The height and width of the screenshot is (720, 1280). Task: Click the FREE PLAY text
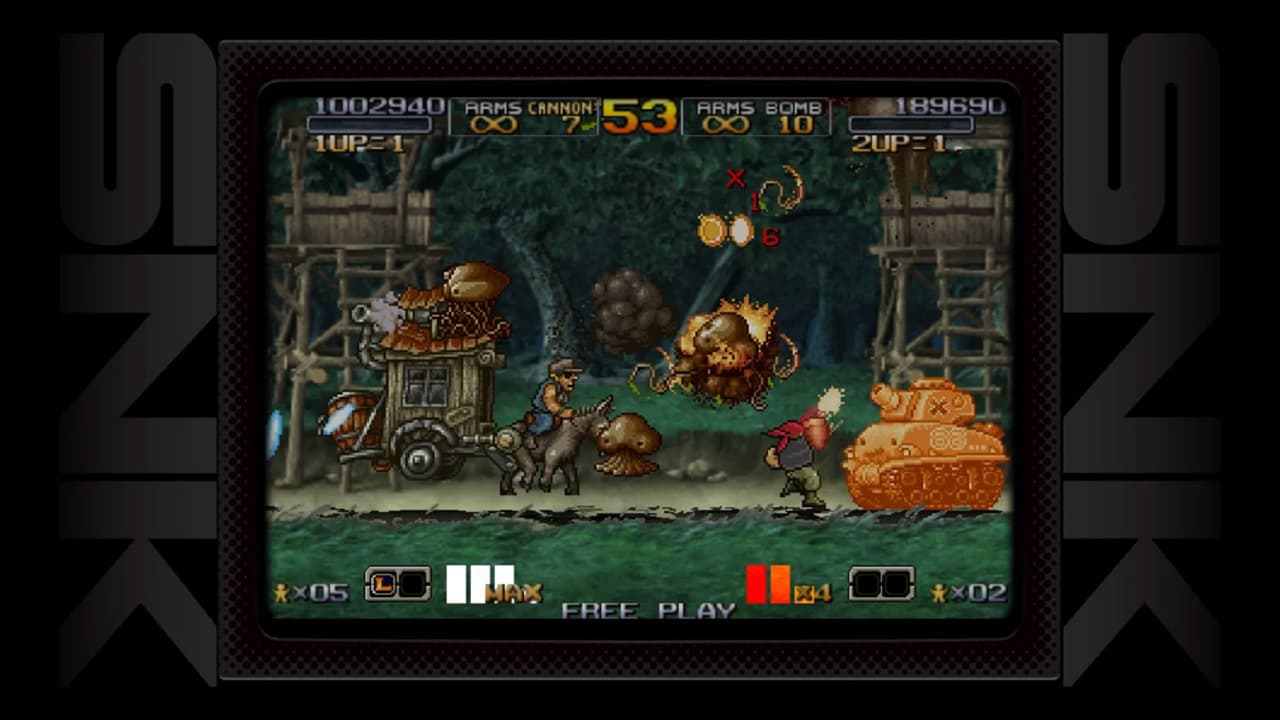click(647, 608)
